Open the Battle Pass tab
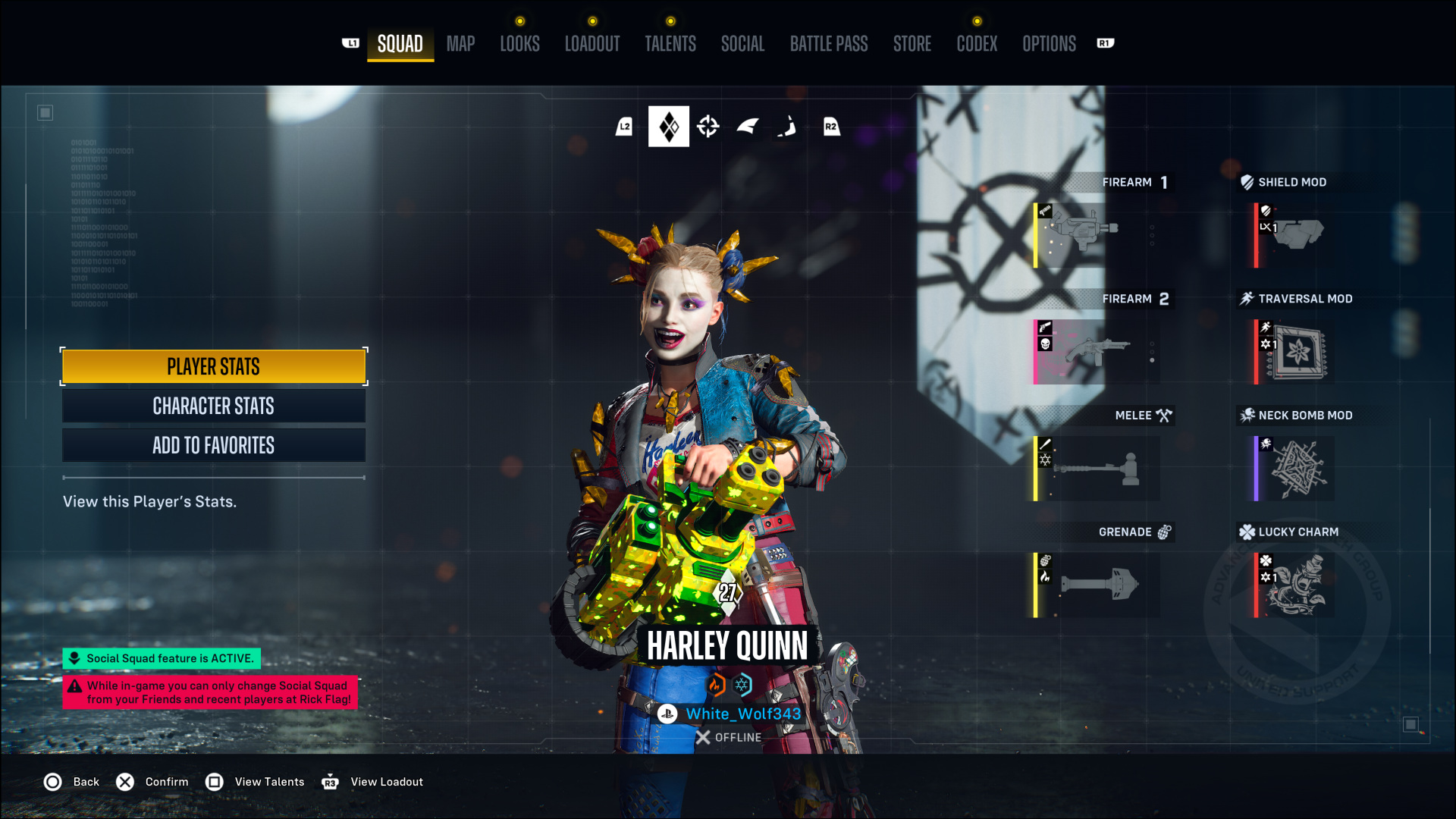Image resolution: width=1456 pixels, height=819 pixels. [829, 44]
